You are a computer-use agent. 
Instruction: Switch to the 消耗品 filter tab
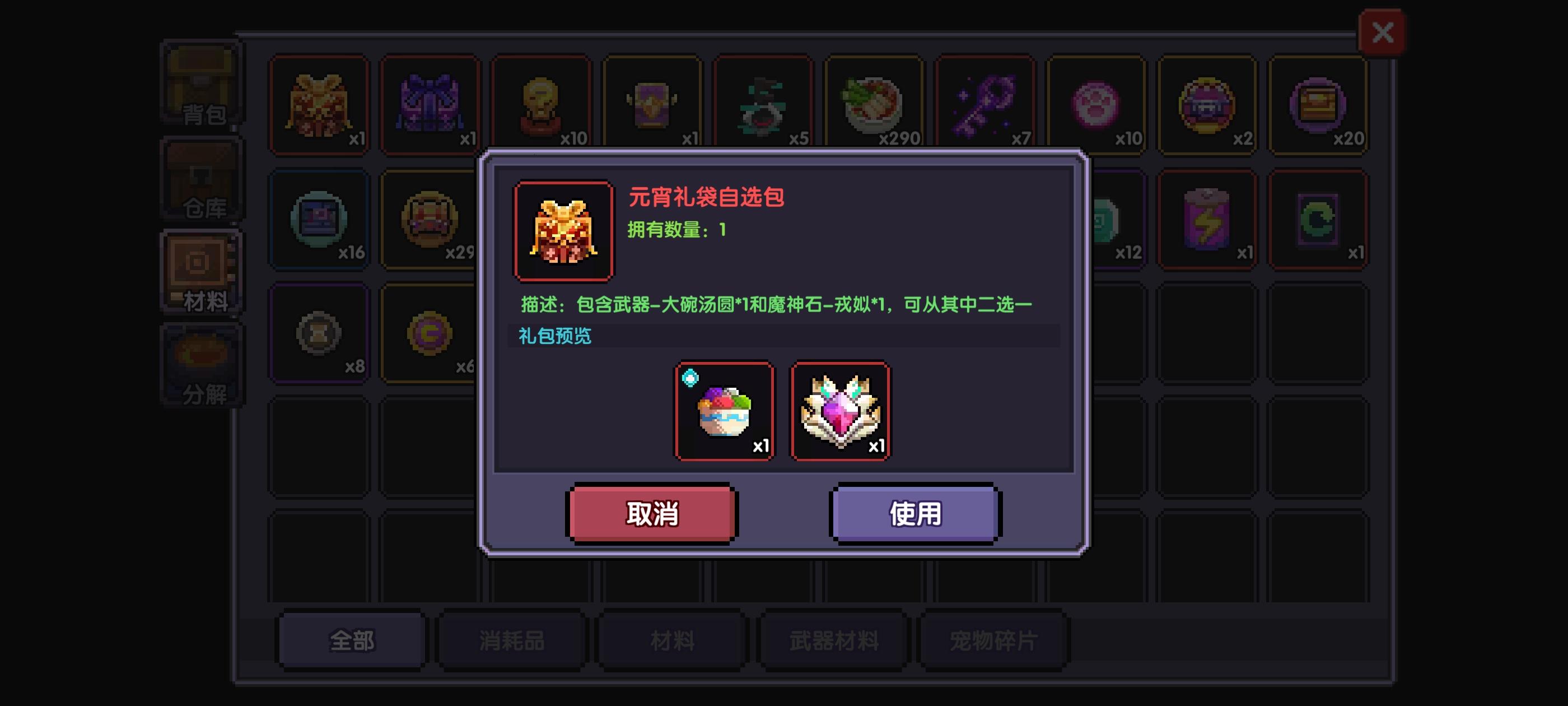[x=511, y=640]
